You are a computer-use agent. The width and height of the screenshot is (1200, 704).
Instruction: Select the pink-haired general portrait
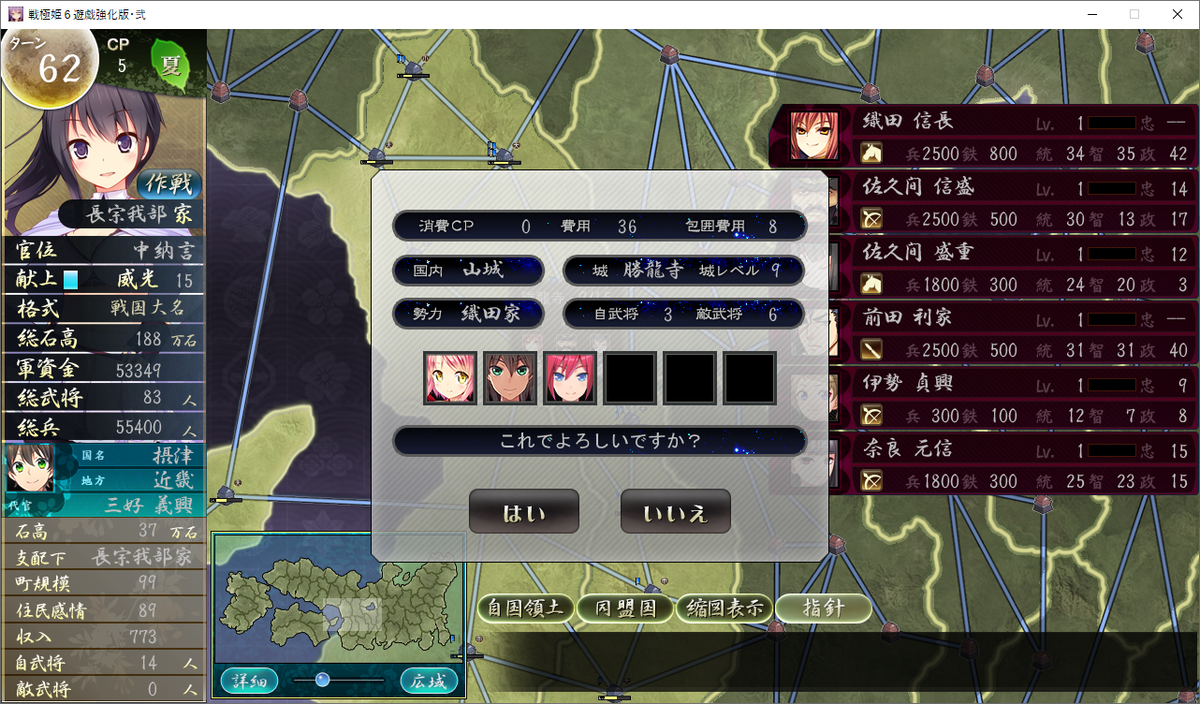point(449,377)
